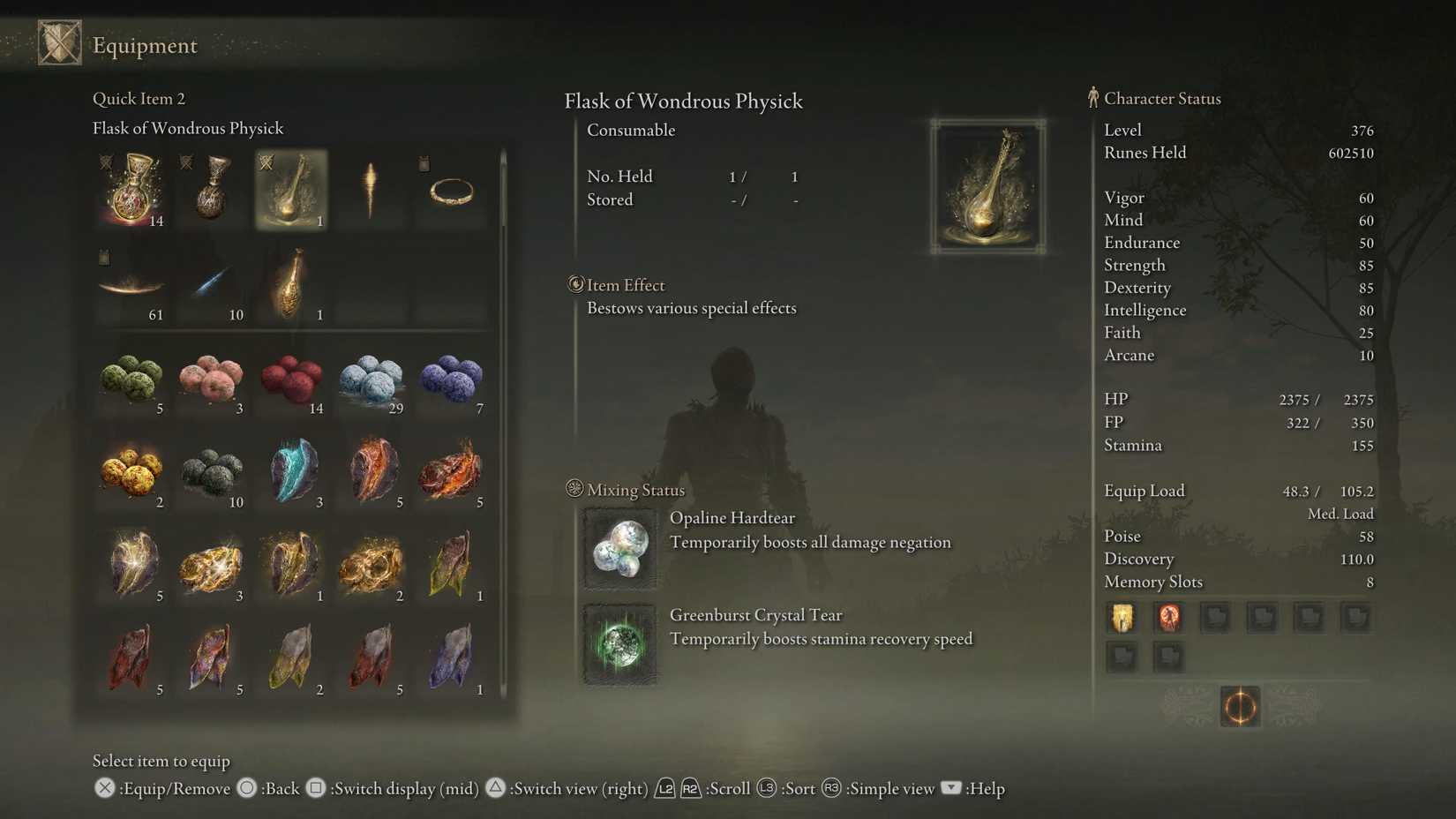Click an empty memory slot
Image resolution: width=1456 pixels, height=819 pixels.
[x=1216, y=618]
